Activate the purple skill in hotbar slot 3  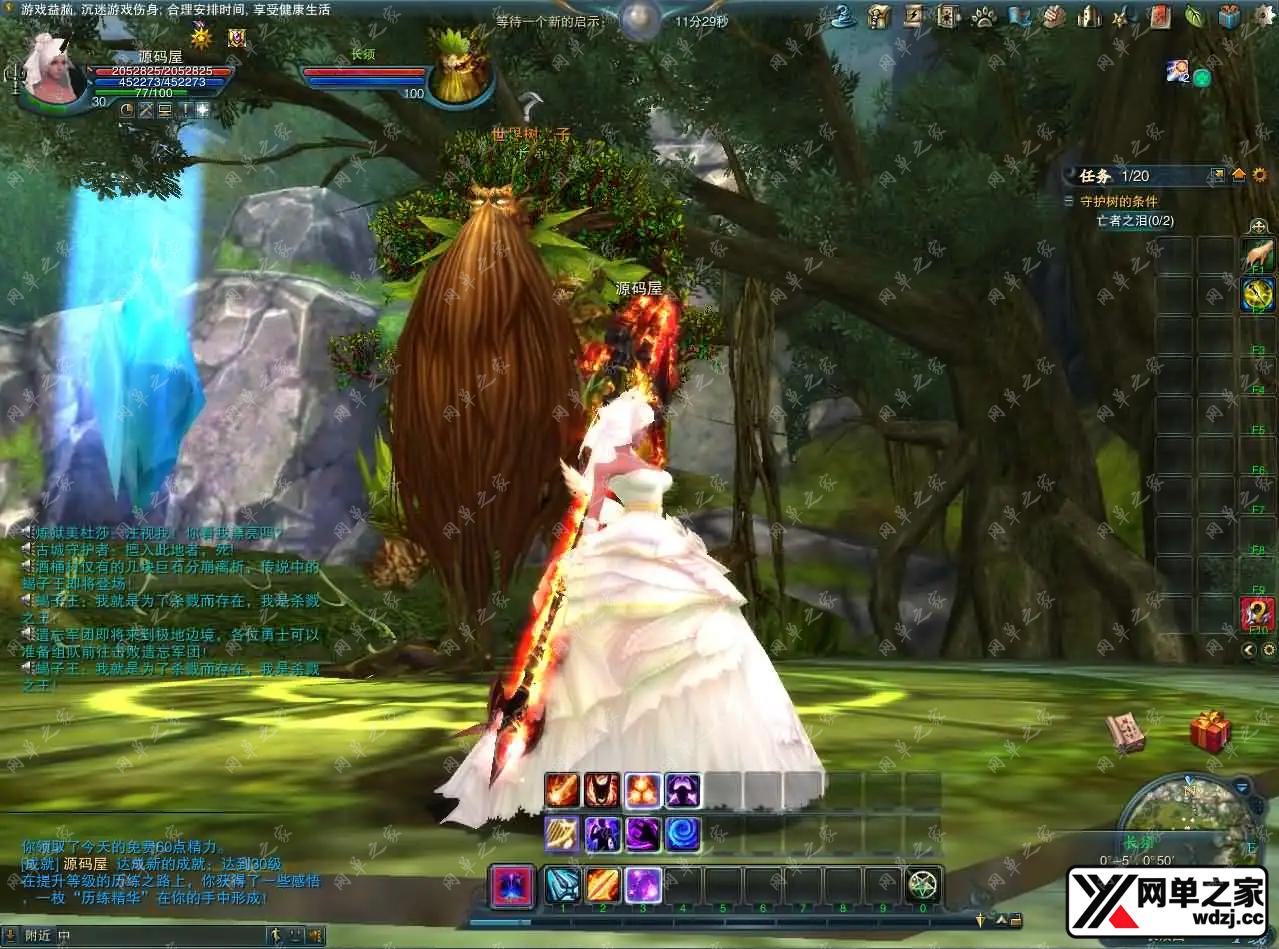642,886
